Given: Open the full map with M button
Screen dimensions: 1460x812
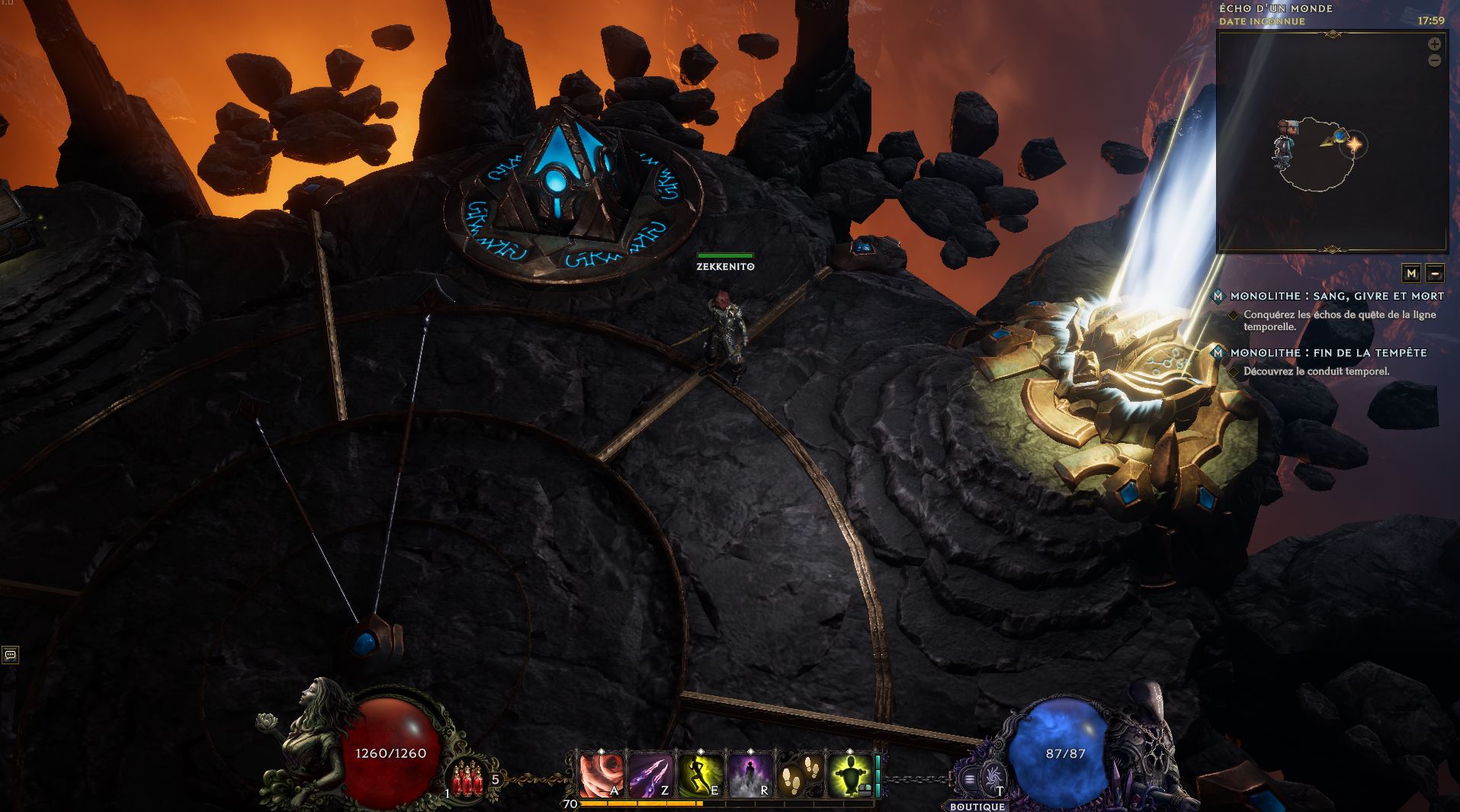Looking at the screenshot, I should [x=1411, y=273].
